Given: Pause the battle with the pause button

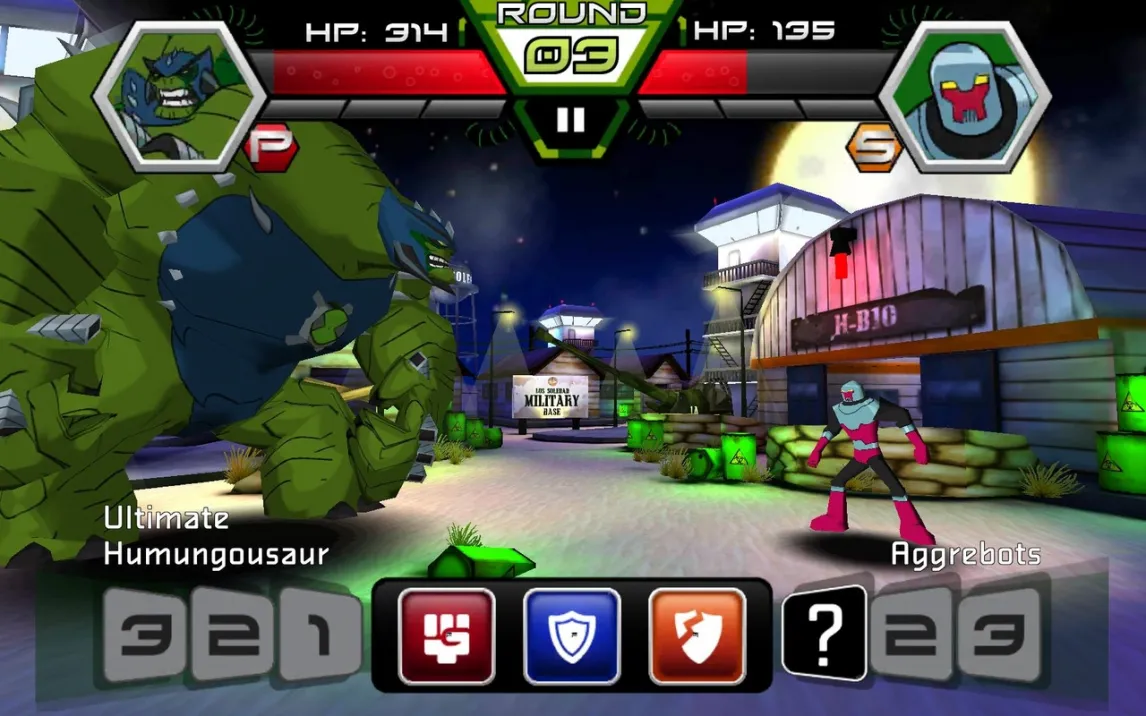Looking at the screenshot, I should click(x=570, y=120).
